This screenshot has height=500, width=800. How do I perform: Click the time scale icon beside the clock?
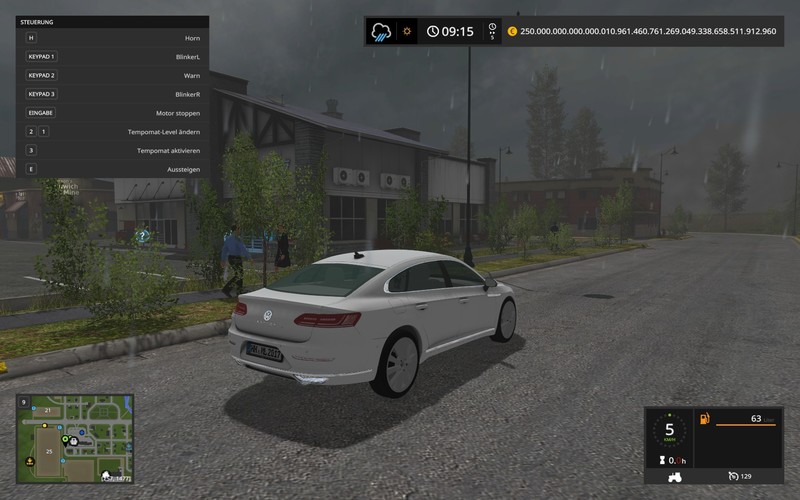(491, 31)
